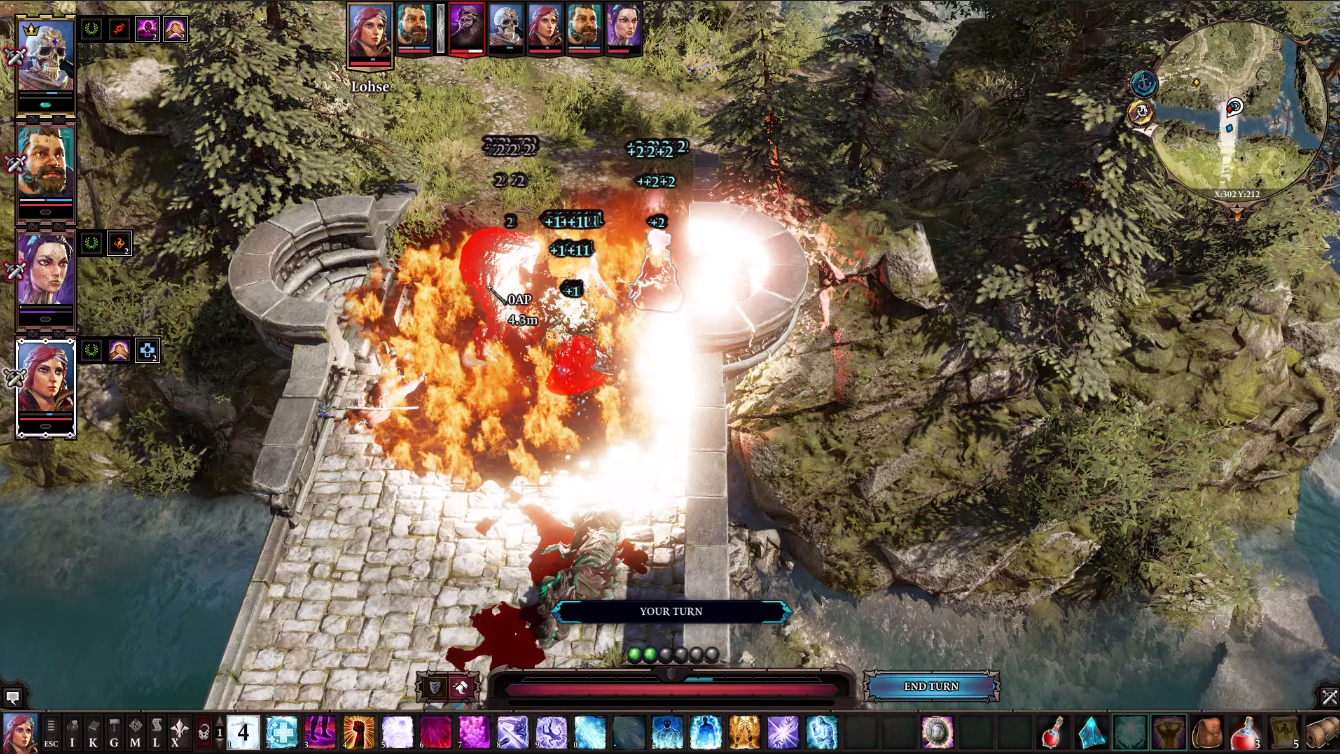Open the journal using the L scroll icon
Viewport: 1340px width, 754px height.
(x=157, y=733)
